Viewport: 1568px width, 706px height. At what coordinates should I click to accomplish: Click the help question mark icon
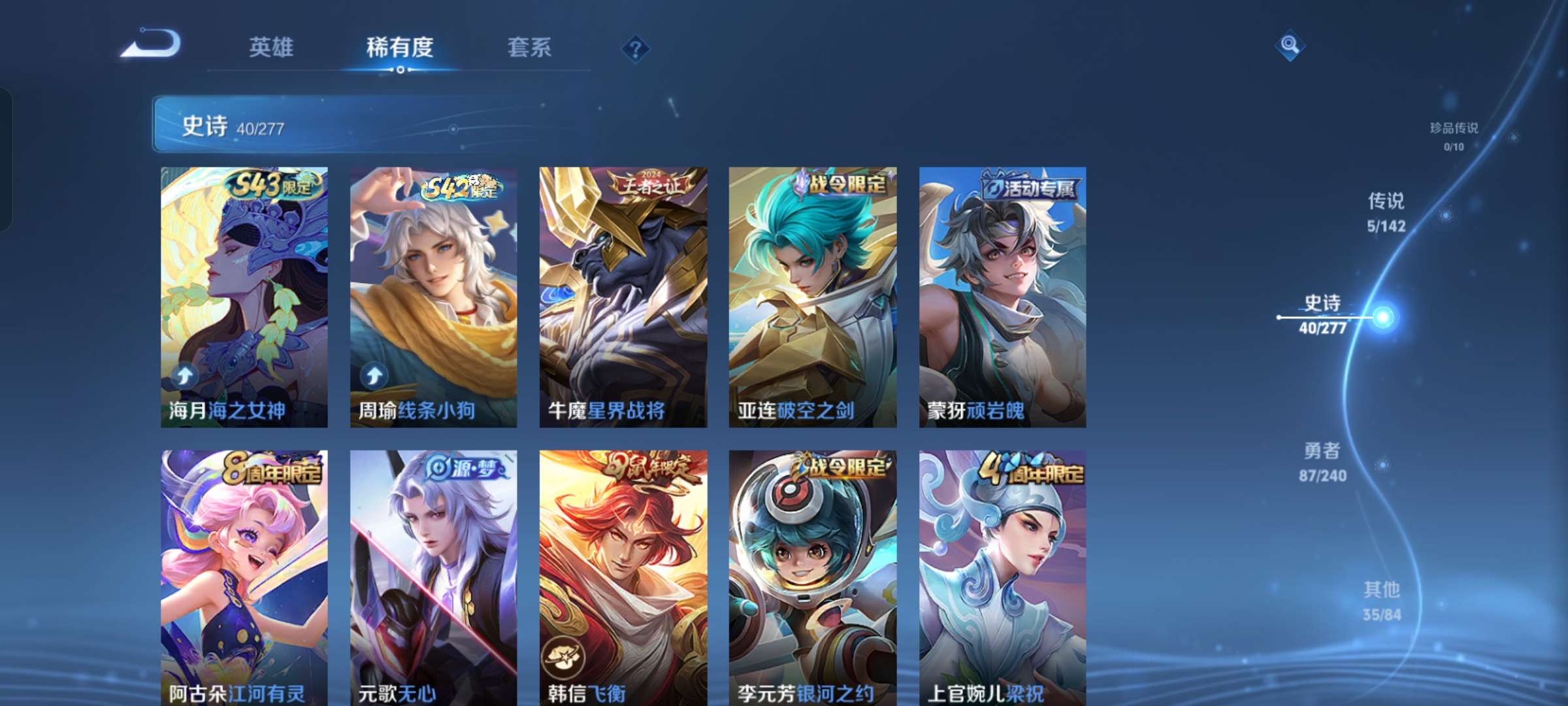tap(636, 48)
